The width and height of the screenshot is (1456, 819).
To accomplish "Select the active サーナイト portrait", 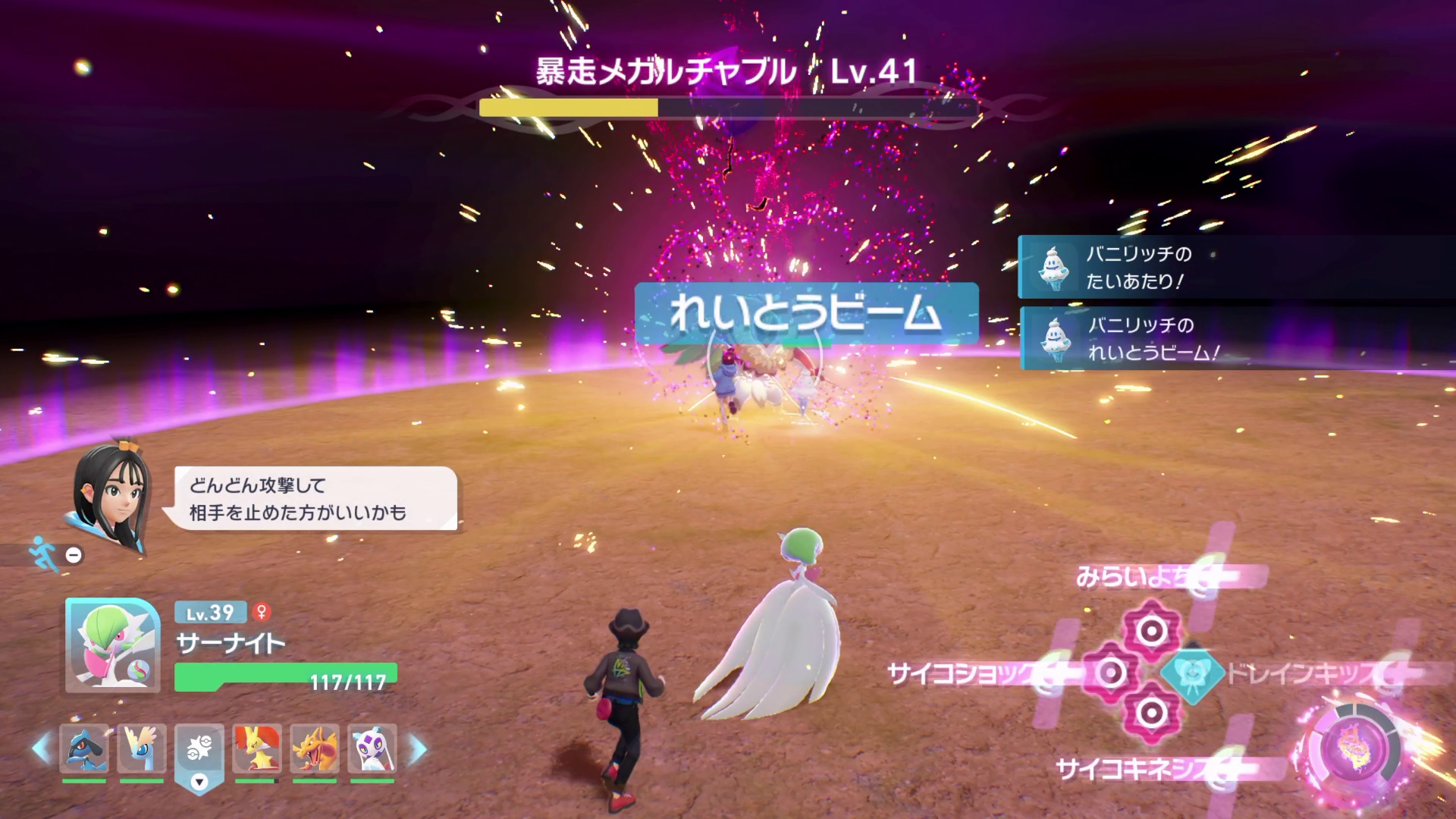I will (111, 645).
